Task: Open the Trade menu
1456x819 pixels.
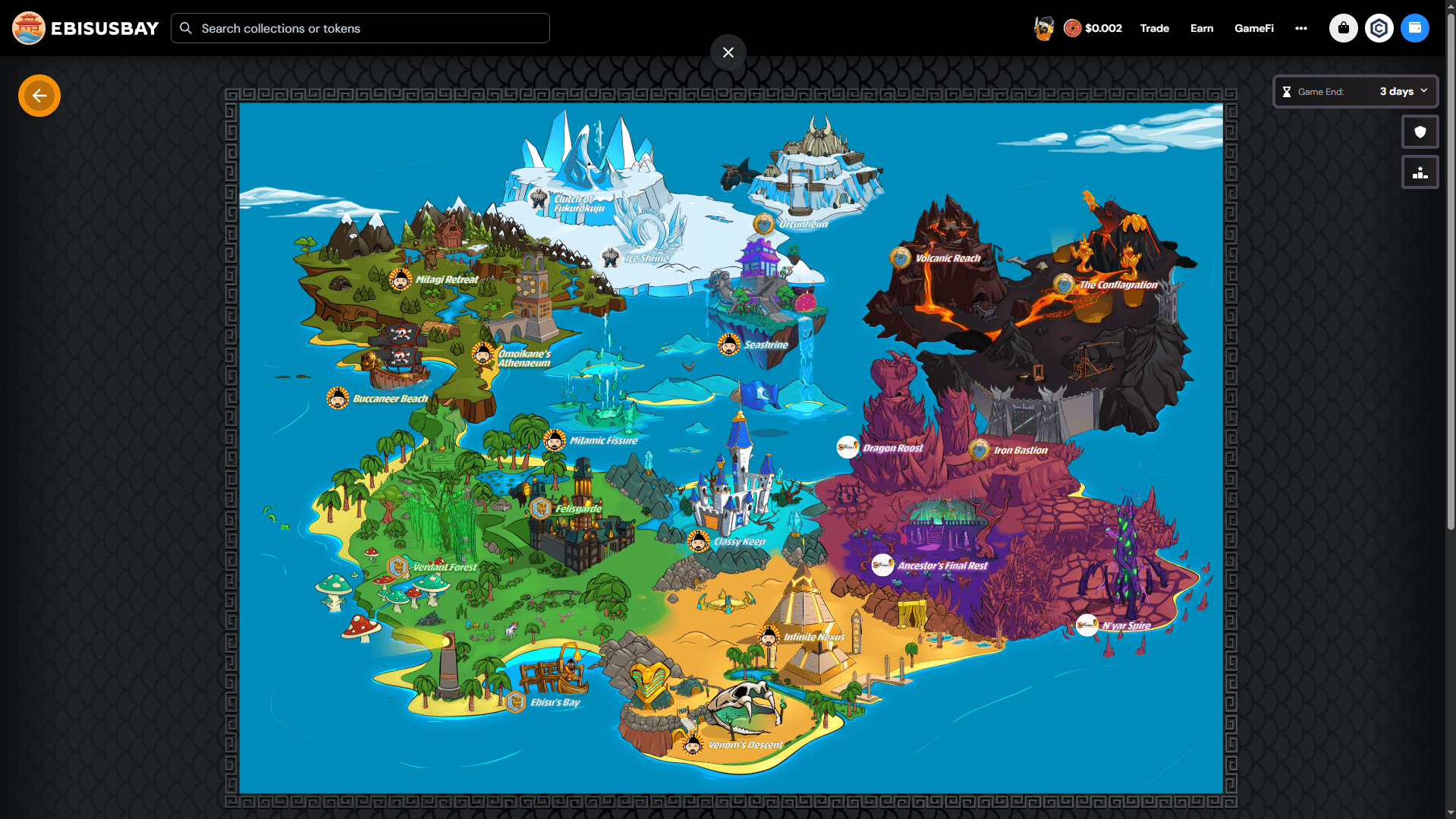Action: click(1153, 28)
